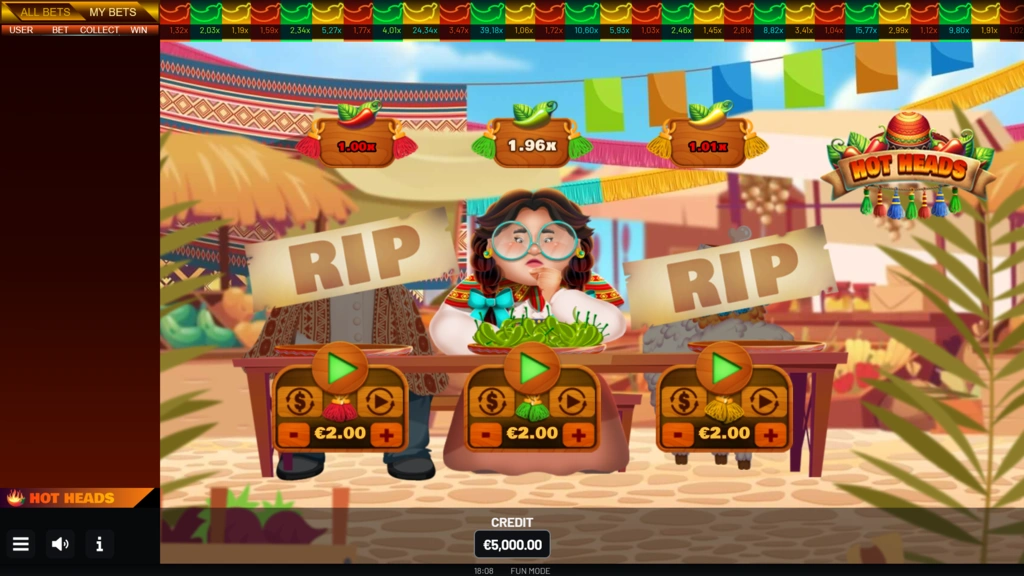
Task: Start the green chili bet with play
Action: (532, 368)
